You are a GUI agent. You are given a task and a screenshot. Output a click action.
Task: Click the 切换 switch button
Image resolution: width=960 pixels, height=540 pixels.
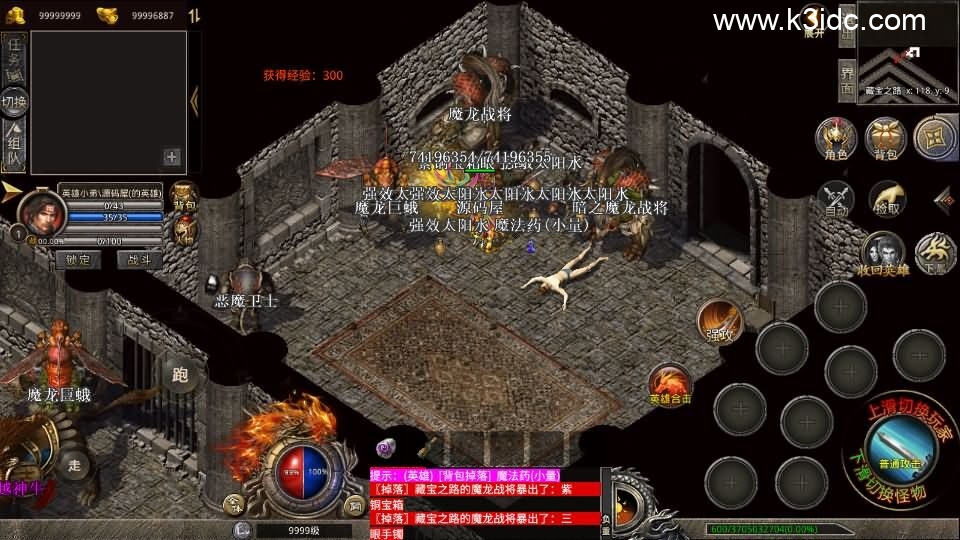(14, 102)
